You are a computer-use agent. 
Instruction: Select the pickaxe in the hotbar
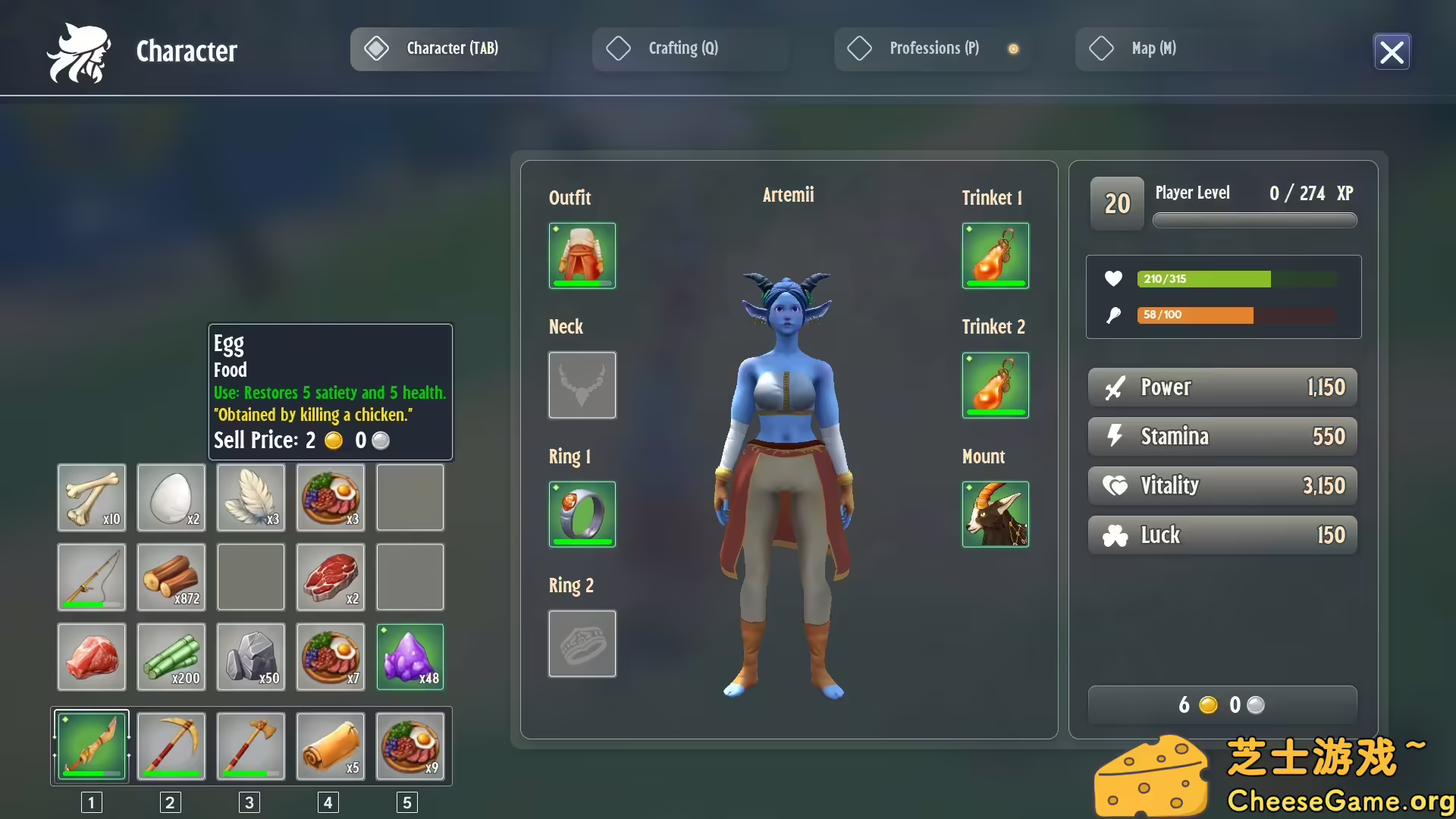click(x=171, y=746)
